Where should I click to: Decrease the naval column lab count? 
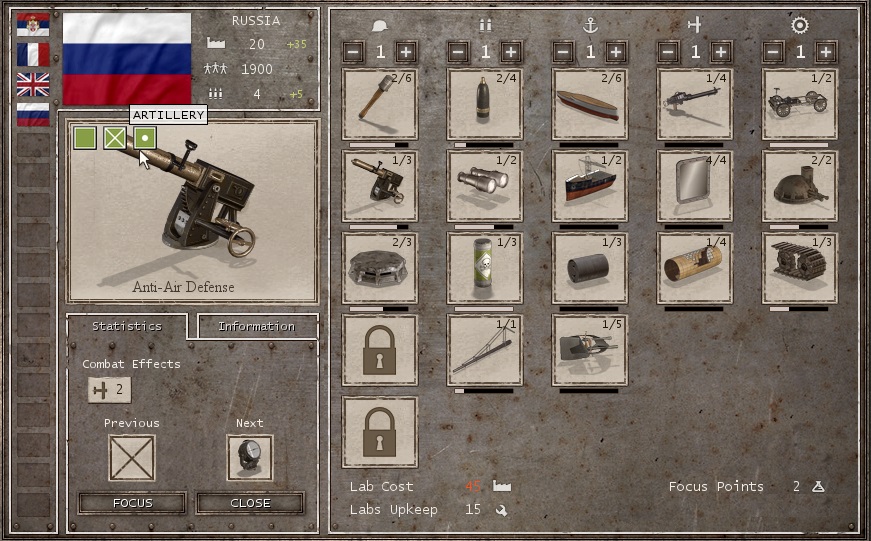[564, 52]
